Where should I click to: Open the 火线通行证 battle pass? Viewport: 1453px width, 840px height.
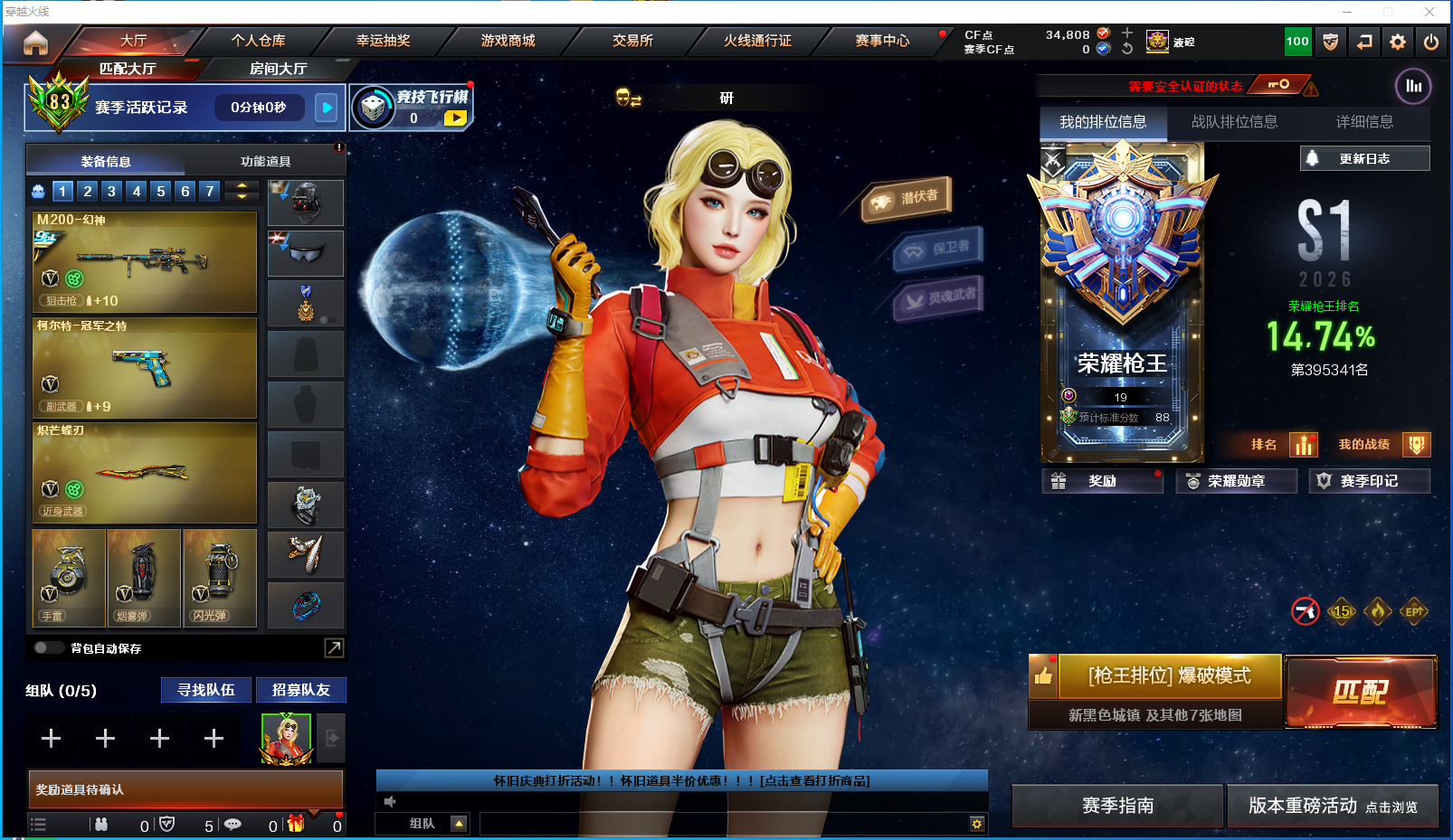757,41
